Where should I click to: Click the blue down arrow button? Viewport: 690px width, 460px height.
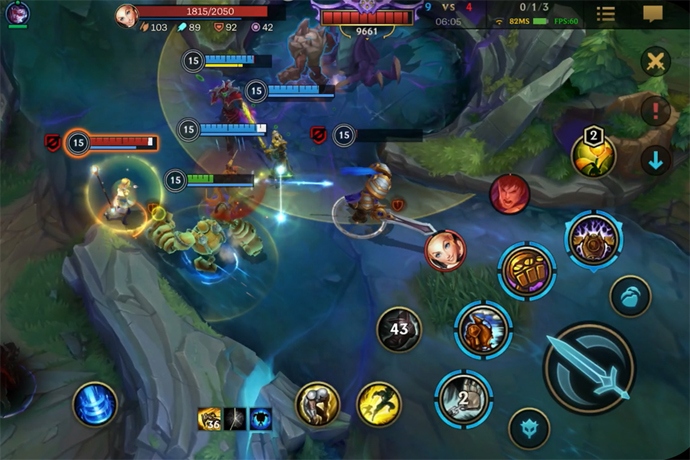point(655,160)
